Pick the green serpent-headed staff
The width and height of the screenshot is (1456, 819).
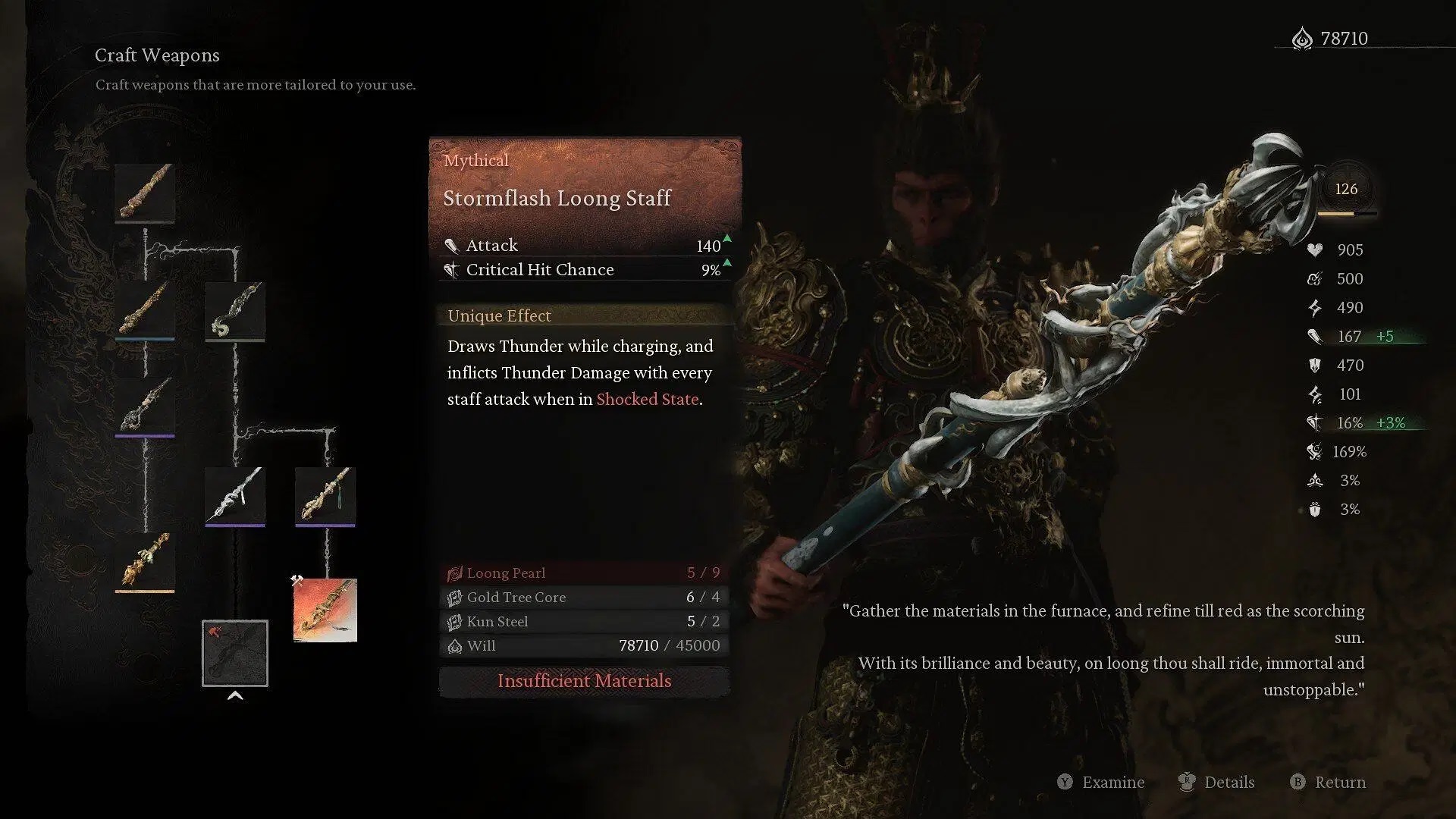235,311
